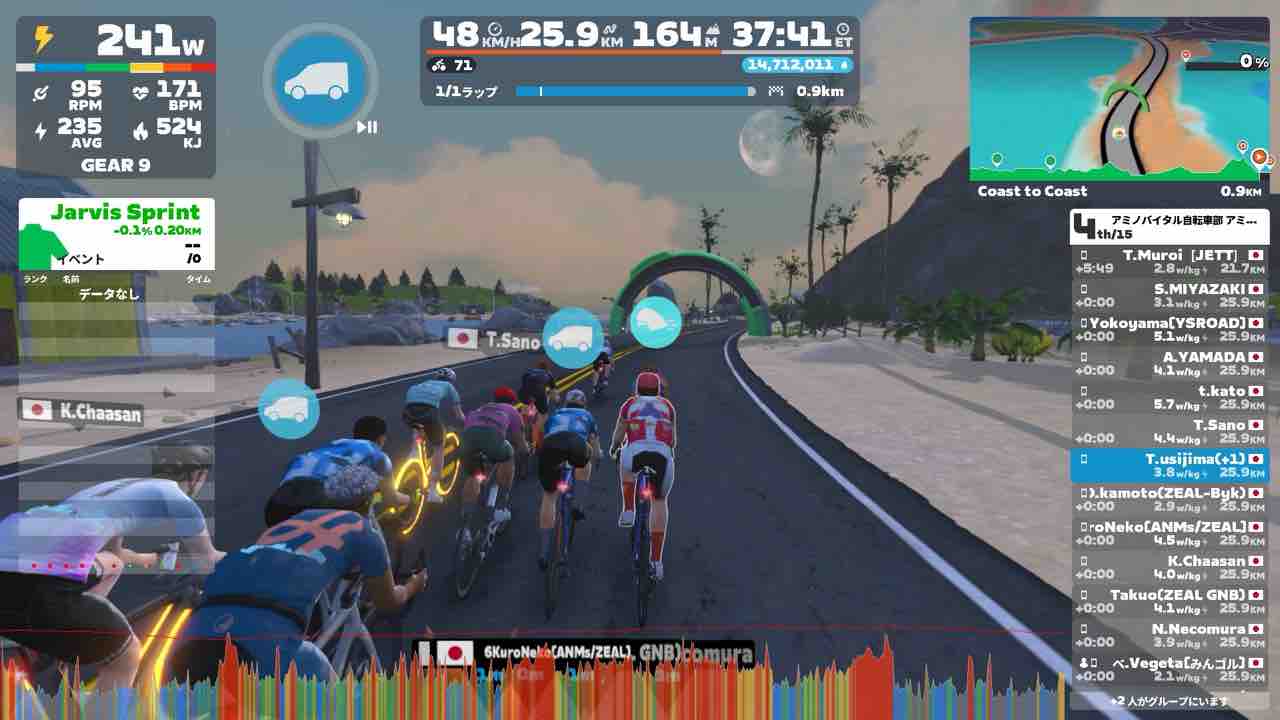Open the Coast to Coast minimap

1119,99
